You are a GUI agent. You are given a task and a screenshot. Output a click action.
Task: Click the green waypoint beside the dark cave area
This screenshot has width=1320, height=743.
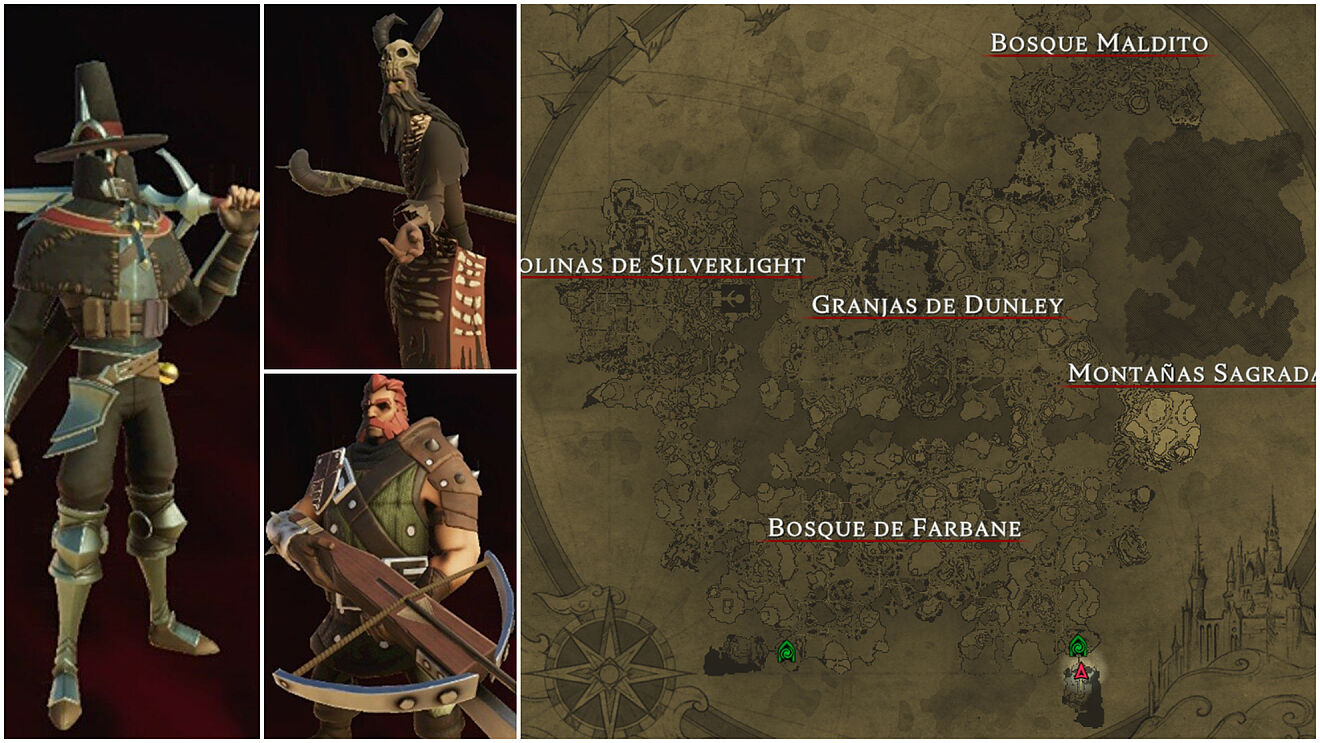click(x=786, y=652)
